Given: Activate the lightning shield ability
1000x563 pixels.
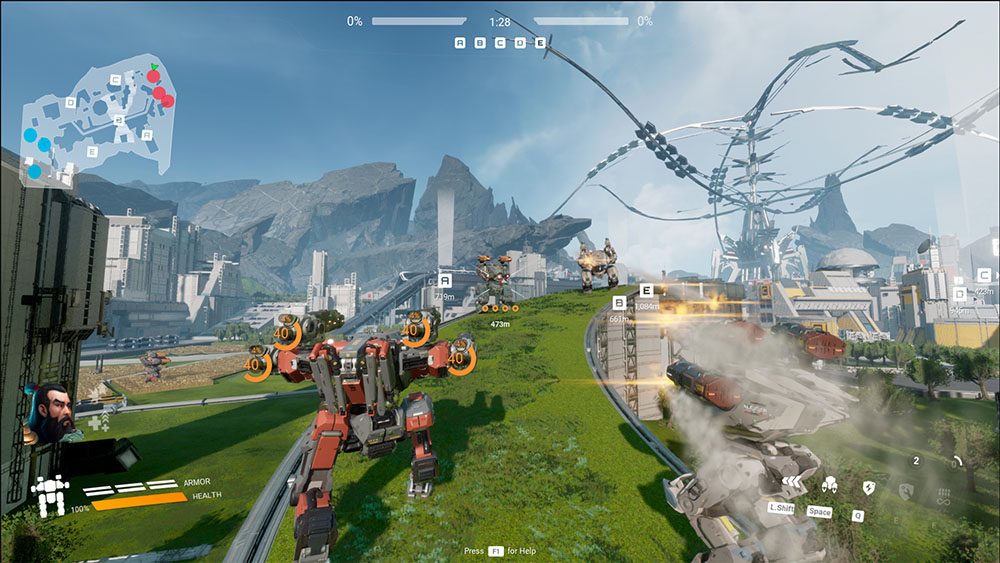Looking at the screenshot, I should [x=868, y=488].
